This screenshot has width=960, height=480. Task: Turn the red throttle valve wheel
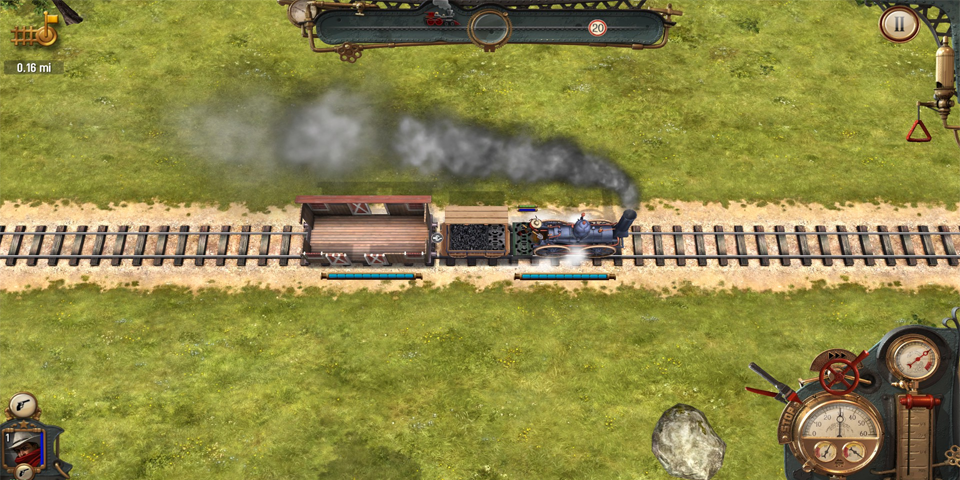(x=840, y=375)
